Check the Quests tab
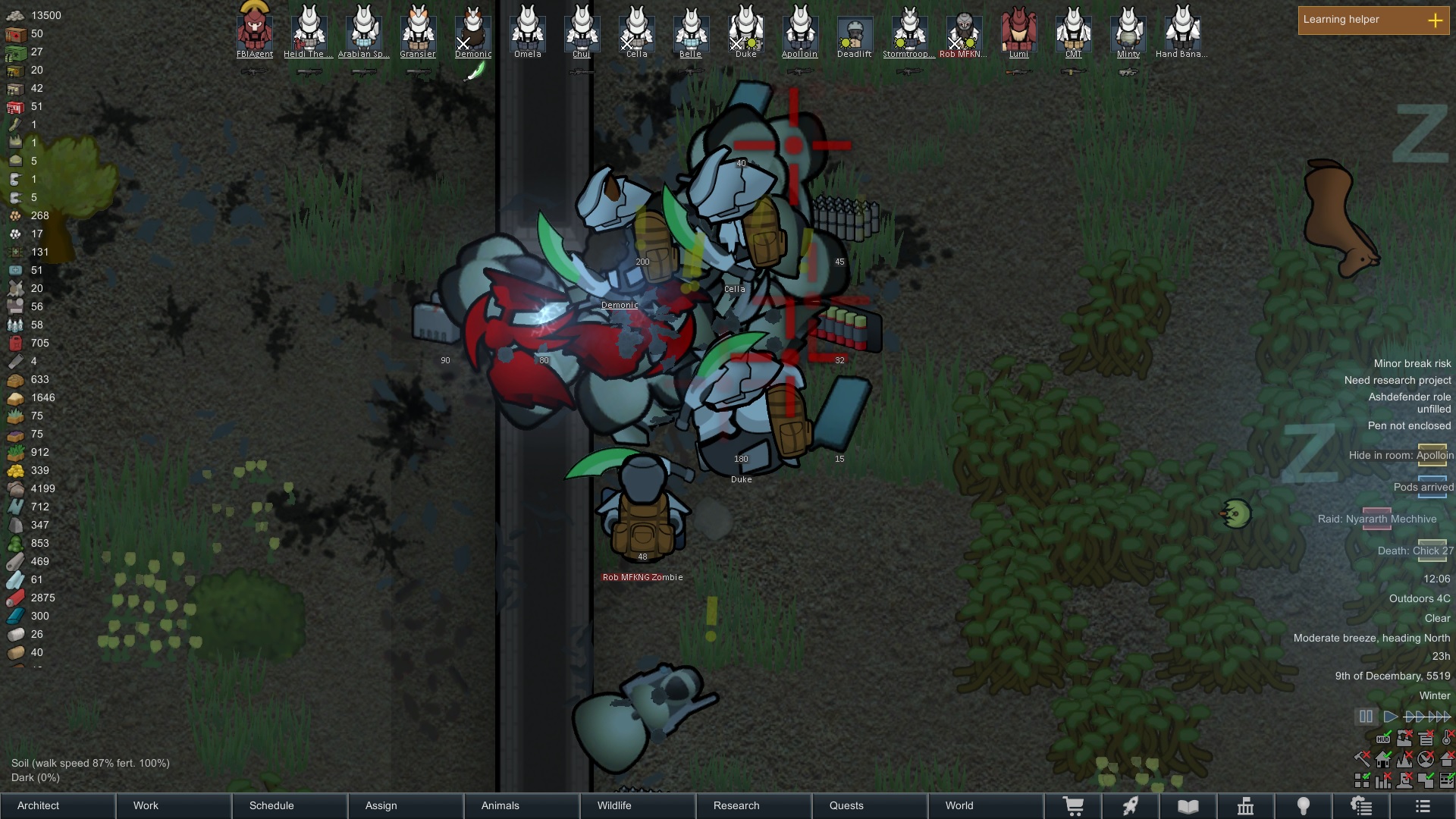Image resolution: width=1456 pixels, height=819 pixels. coord(871,805)
